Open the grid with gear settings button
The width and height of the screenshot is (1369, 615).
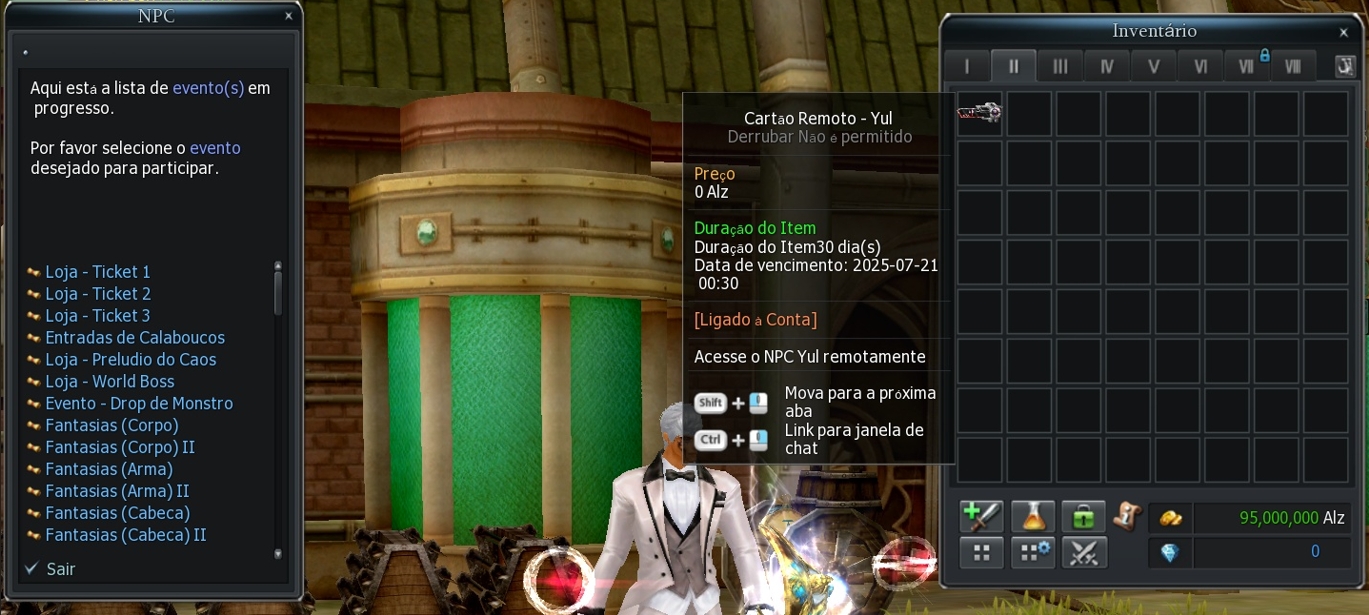tap(1033, 552)
